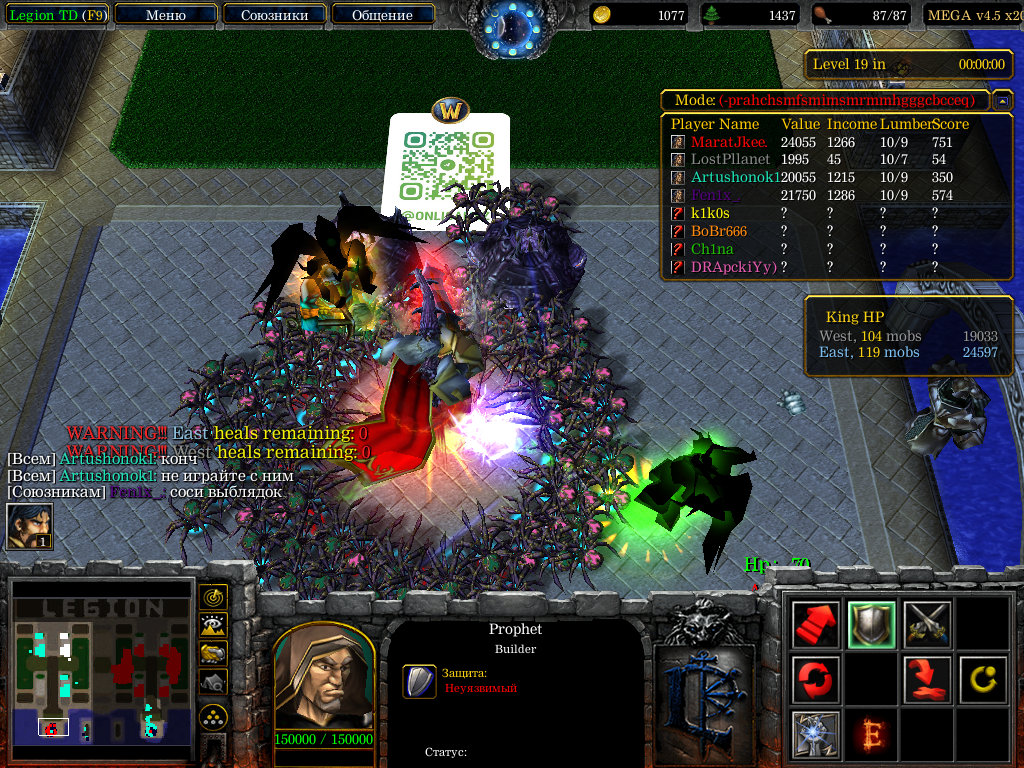Select the hero icon below the chat
The height and width of the screenshot is (768, 1024).
click(x=30, y=526)
